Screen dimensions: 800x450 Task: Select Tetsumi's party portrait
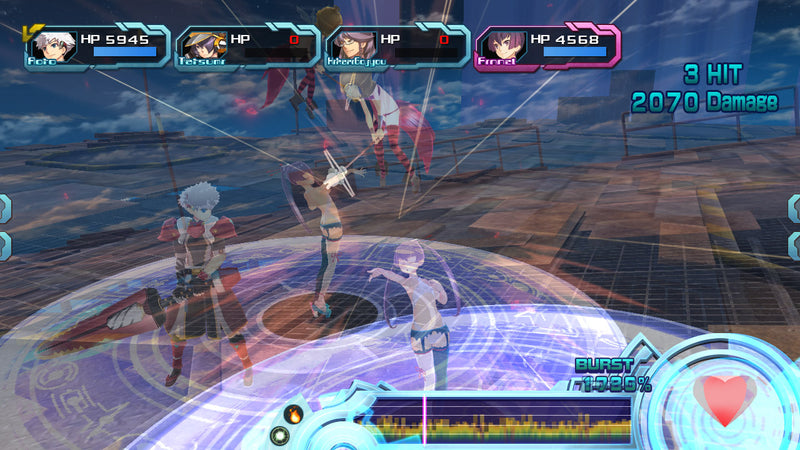198,46
